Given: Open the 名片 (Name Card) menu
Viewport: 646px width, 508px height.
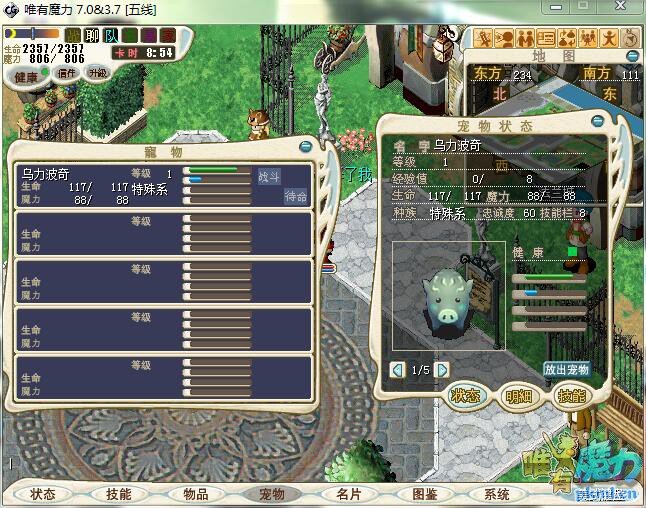Looking at the screenshot, I should coord(348,494).
